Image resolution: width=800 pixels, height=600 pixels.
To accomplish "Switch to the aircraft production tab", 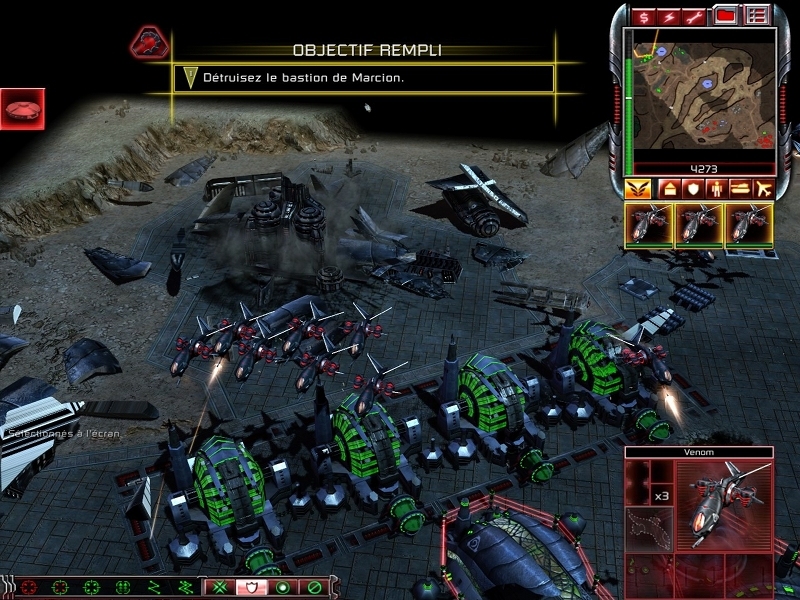I will pyautogui.click(x=765, y=188).
